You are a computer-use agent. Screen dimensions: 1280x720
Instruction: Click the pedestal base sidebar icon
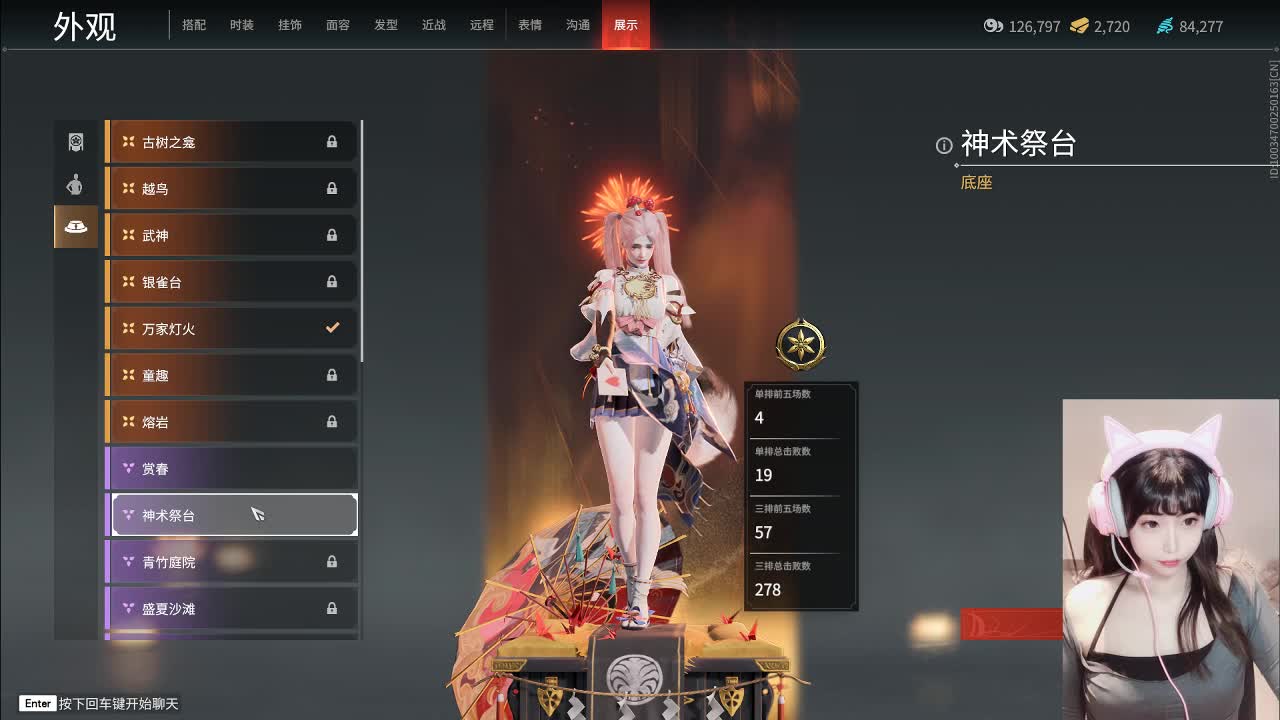[75, 227]
